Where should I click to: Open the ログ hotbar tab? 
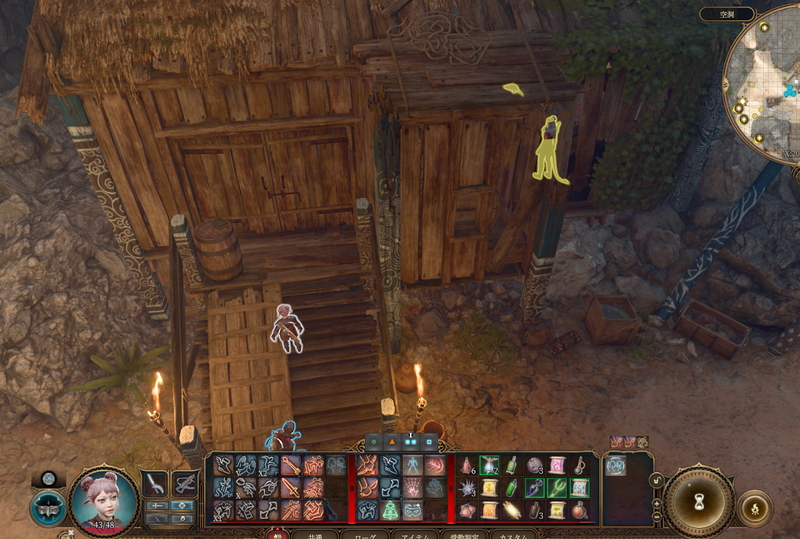(x=364, y=535)
